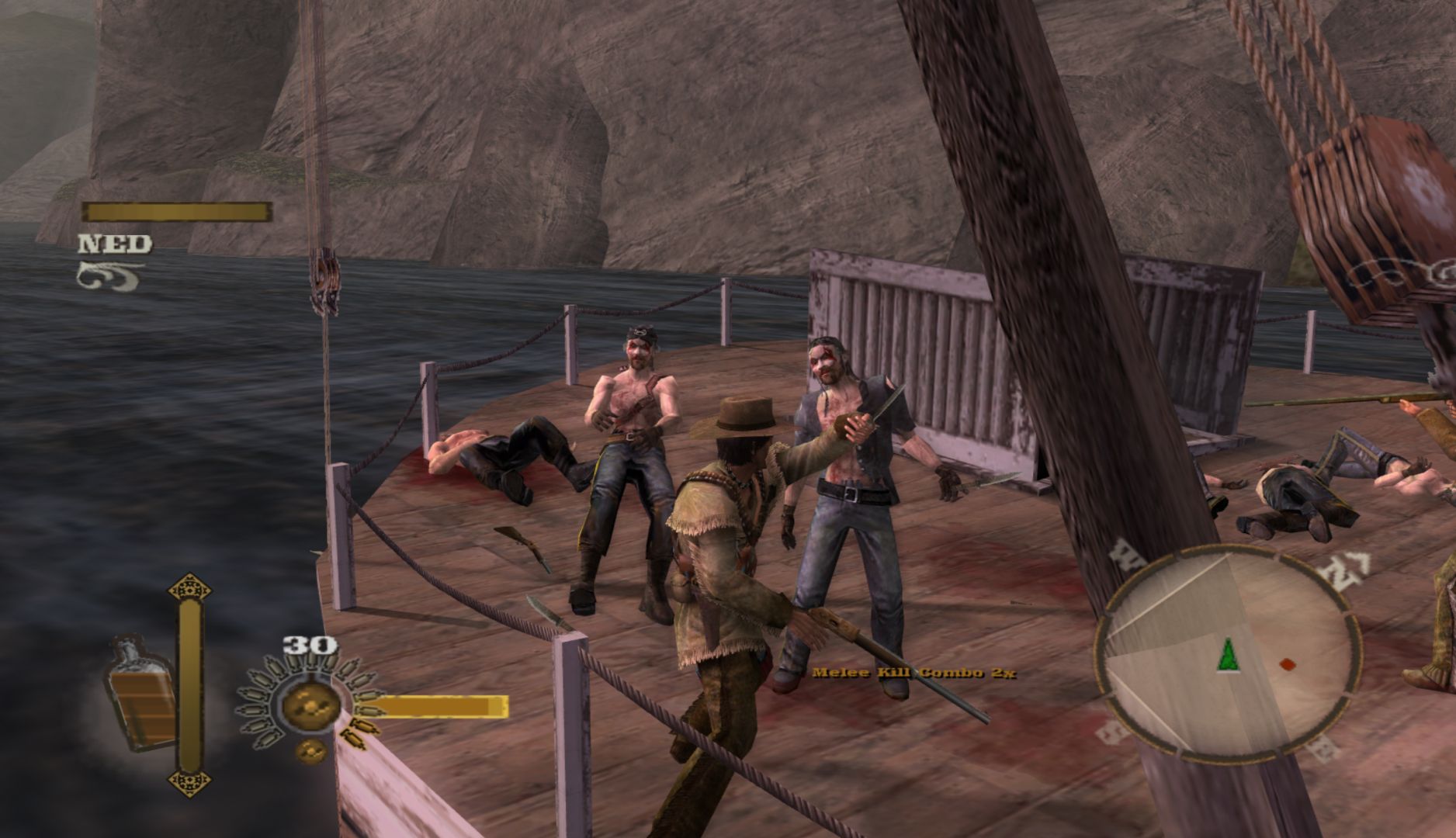1456x838 pixels.
Task: Click the red enemy marker on the minimap
Action: pyautogui.click(x=1287, y=664)
